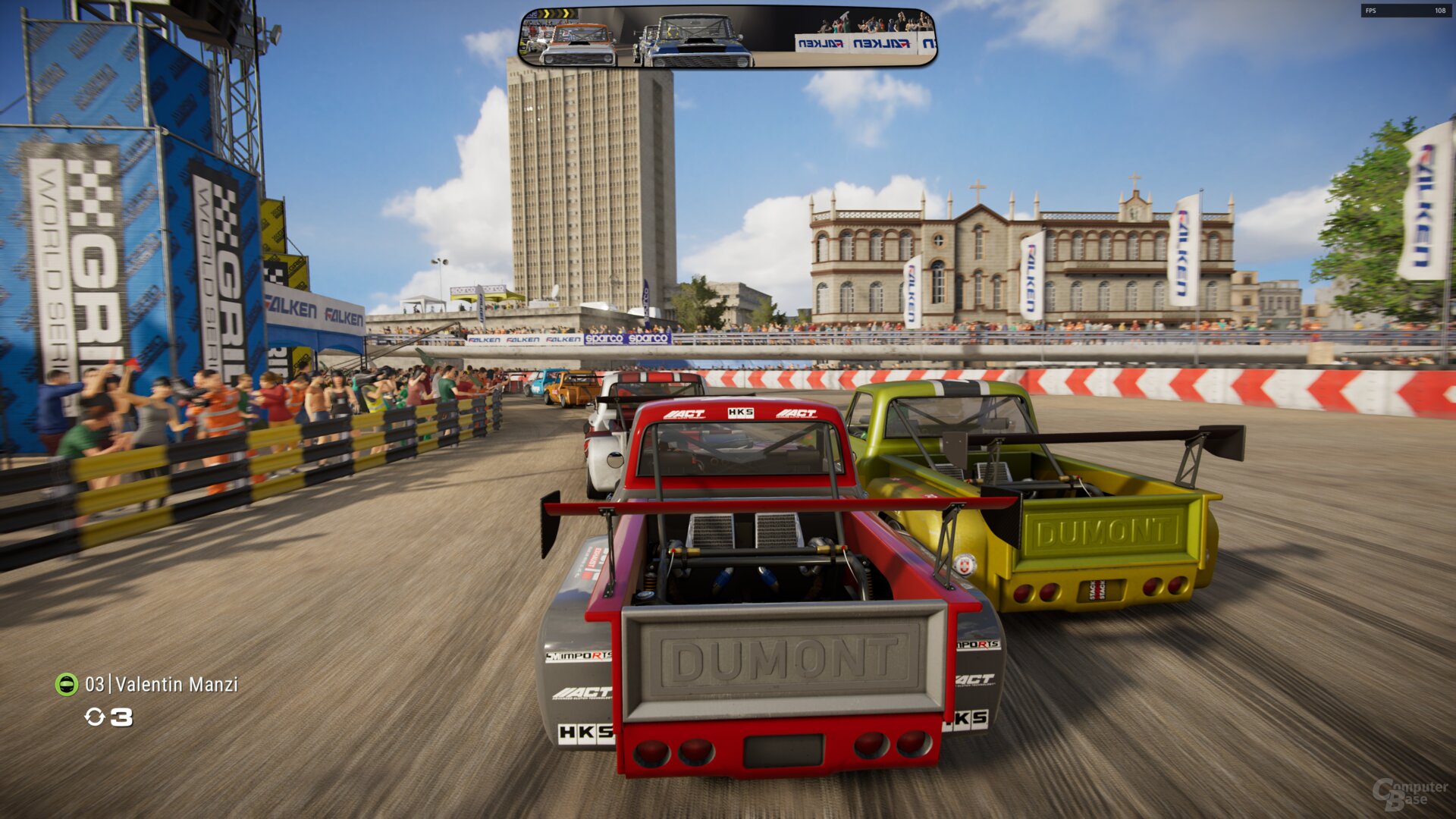This screenshot has width=1456, height=819.
Task: Select the green helmet driver icon
Action: click(x=68, y=684)
